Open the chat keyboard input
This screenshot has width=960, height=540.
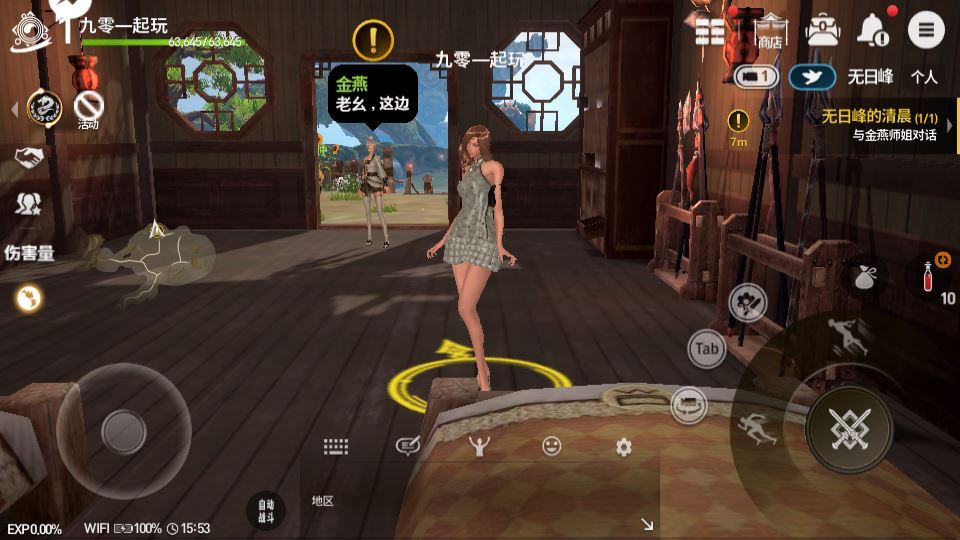click(335, 447)
